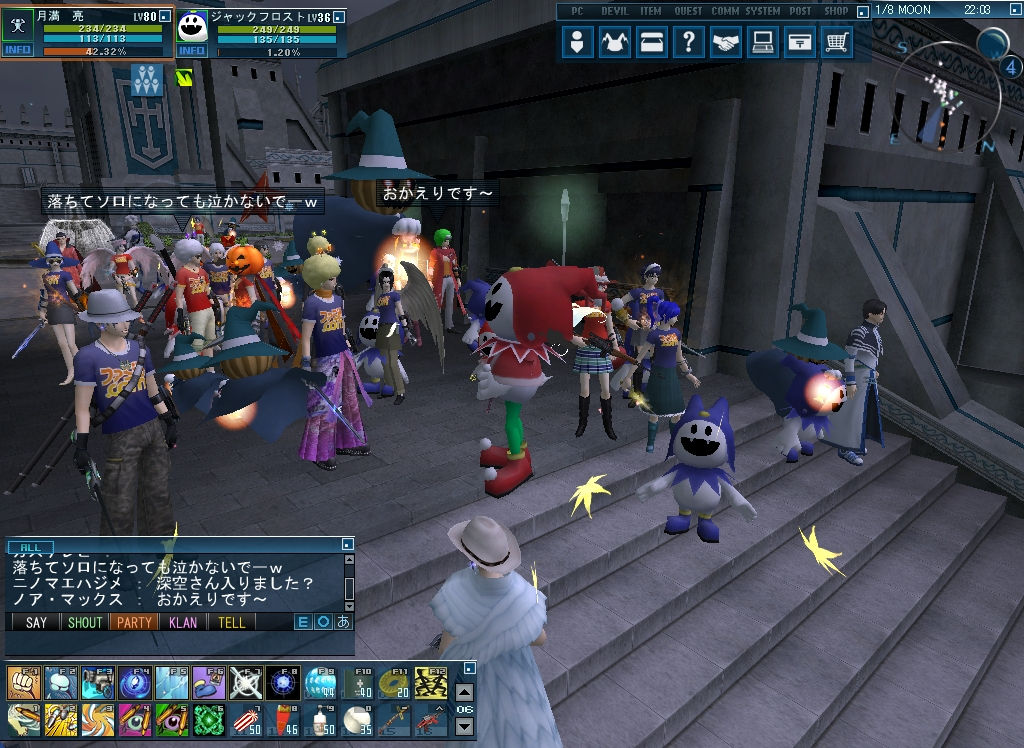Use the fist skill in slot F1
The image size is (1024, 748).
pyautogui.click(x=23, y=683)
